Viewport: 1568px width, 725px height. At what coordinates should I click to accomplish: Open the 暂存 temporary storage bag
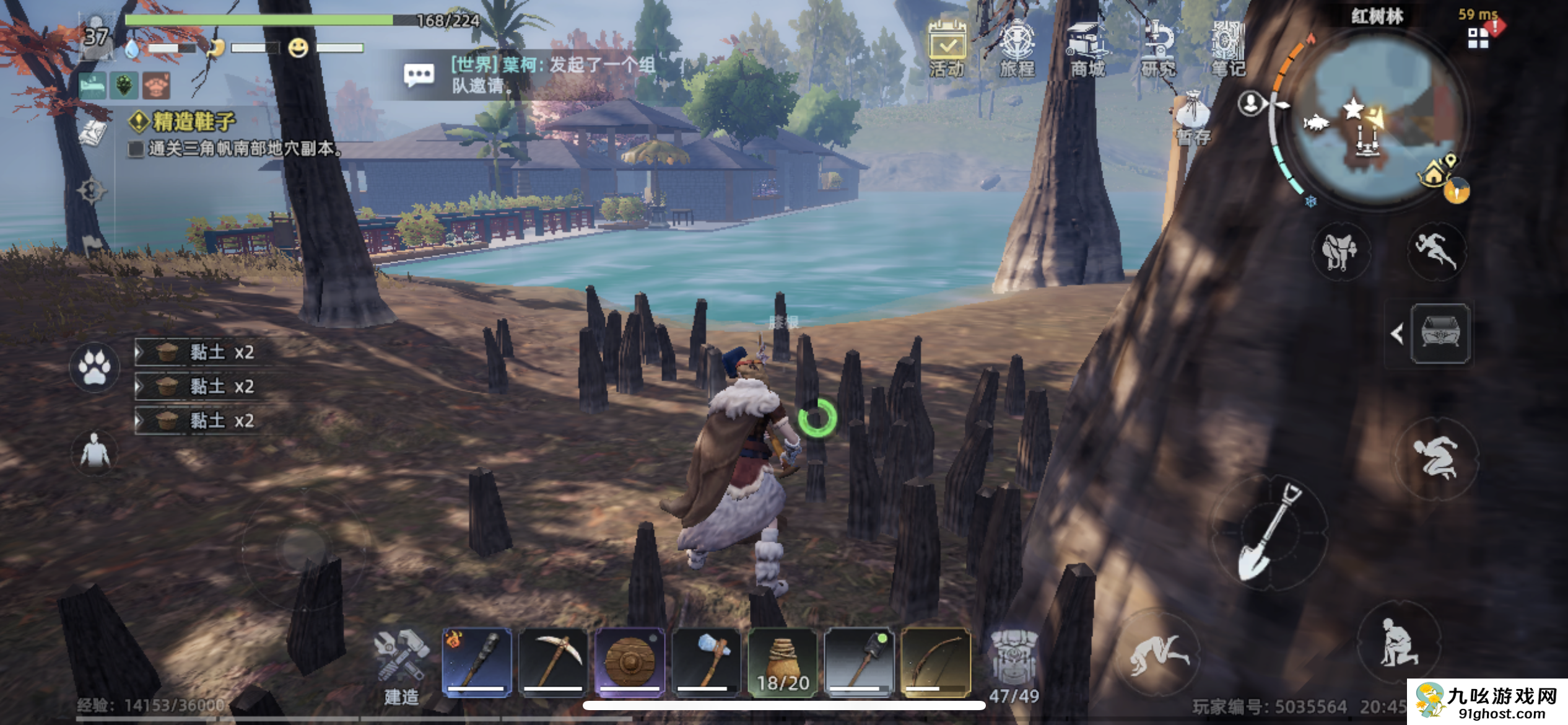tap(1193, 118)
